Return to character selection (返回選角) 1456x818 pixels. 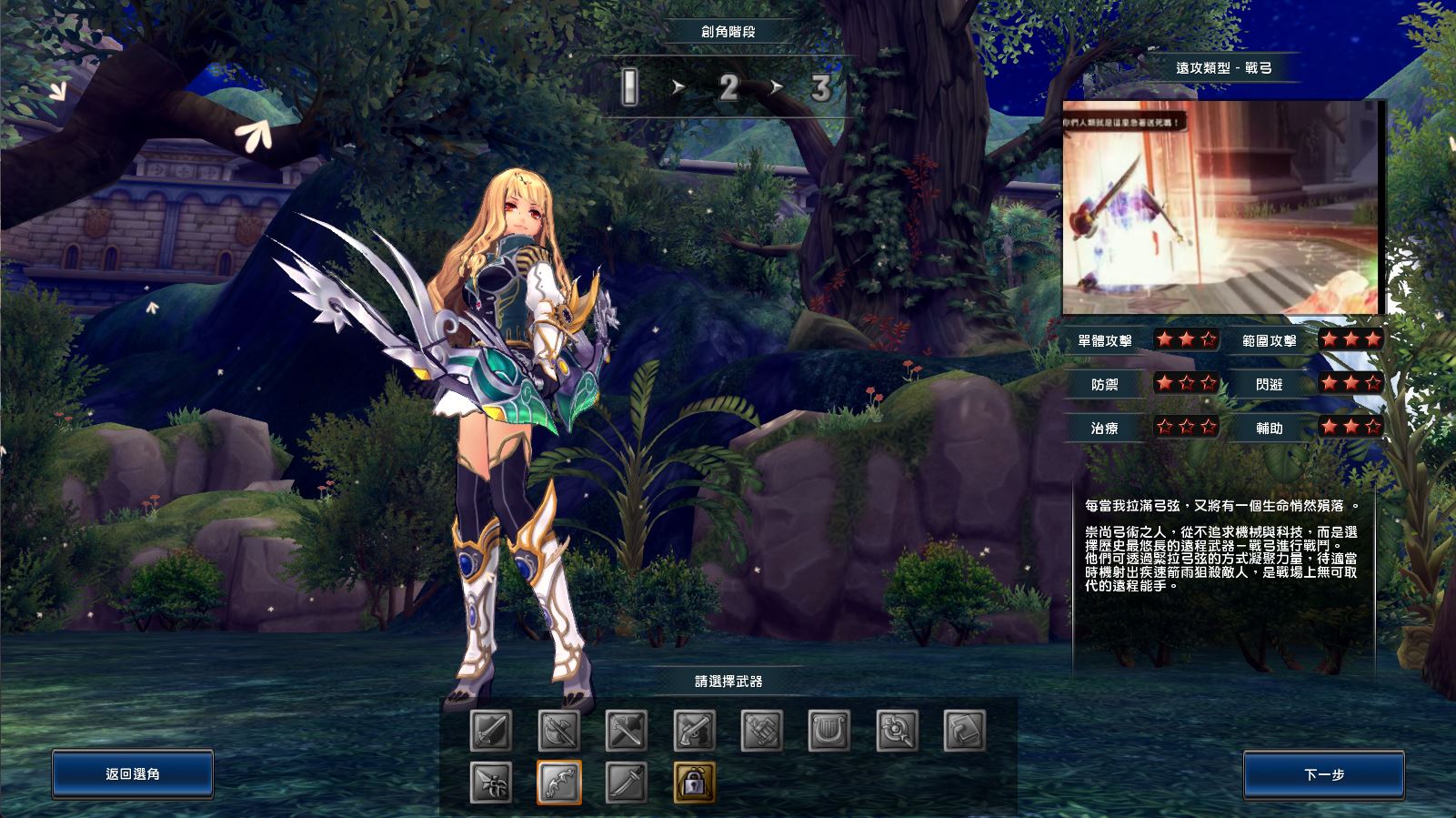click(133, 774)
